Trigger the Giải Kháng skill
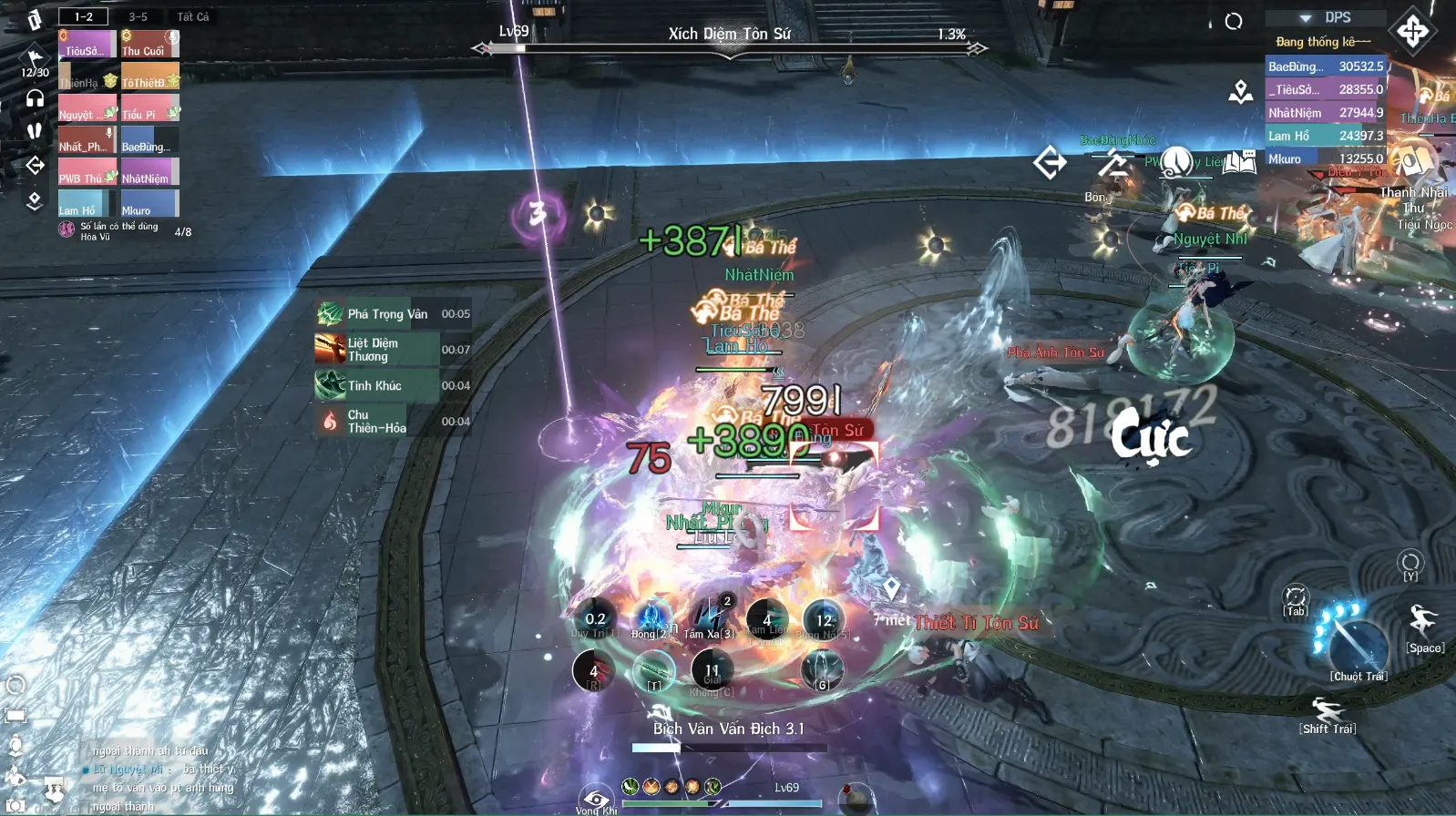 tap(712, 671)
